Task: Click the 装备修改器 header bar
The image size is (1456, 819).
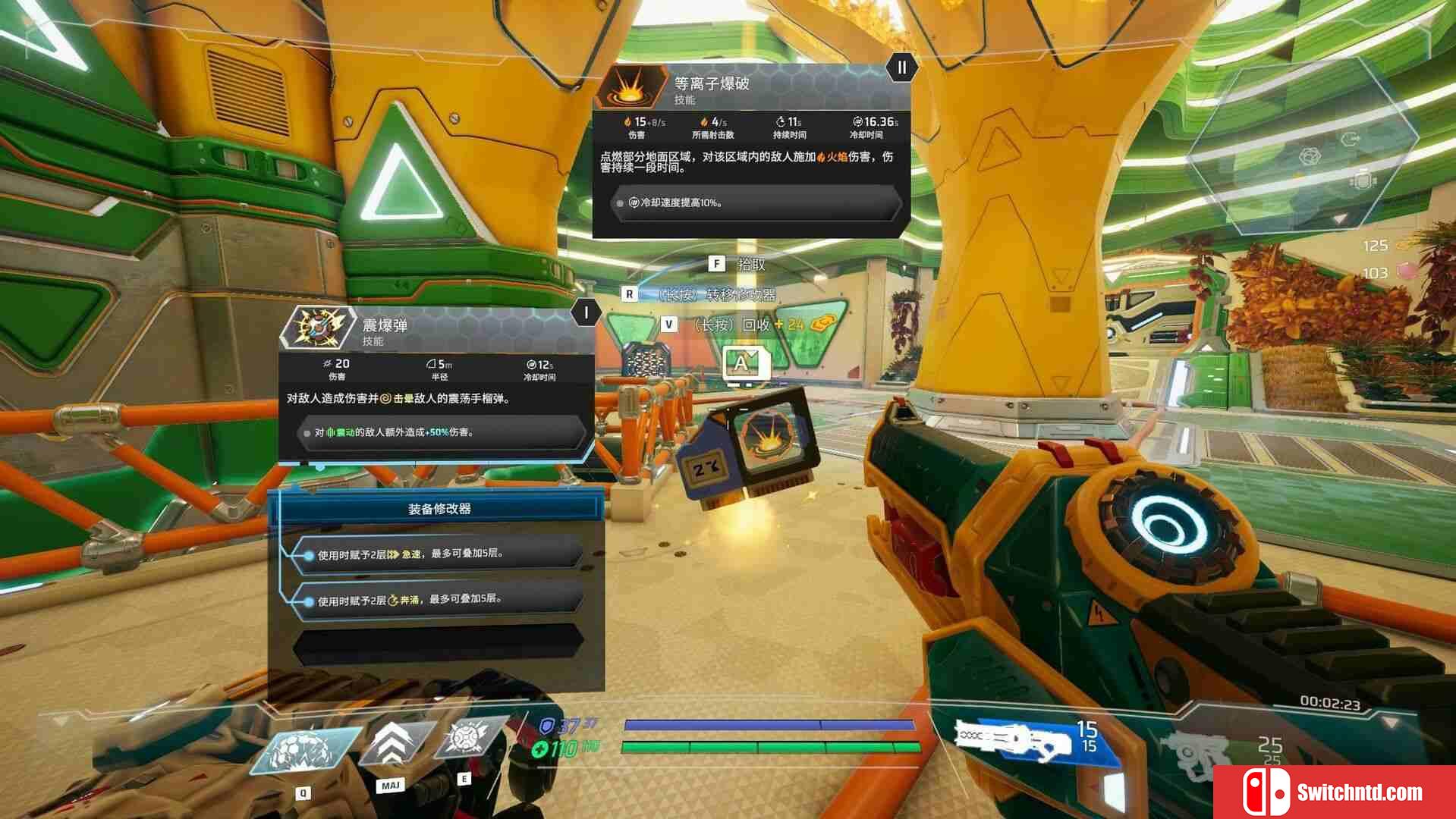Action: click(x=439, y=509)
